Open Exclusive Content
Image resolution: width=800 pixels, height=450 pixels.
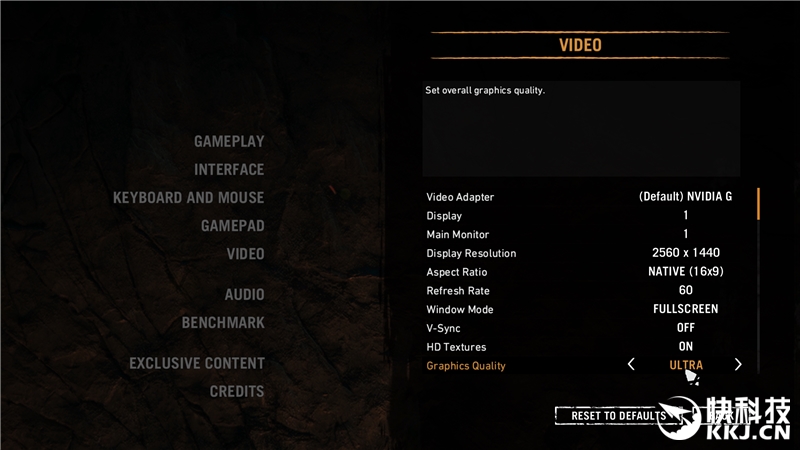click(196, 364)
